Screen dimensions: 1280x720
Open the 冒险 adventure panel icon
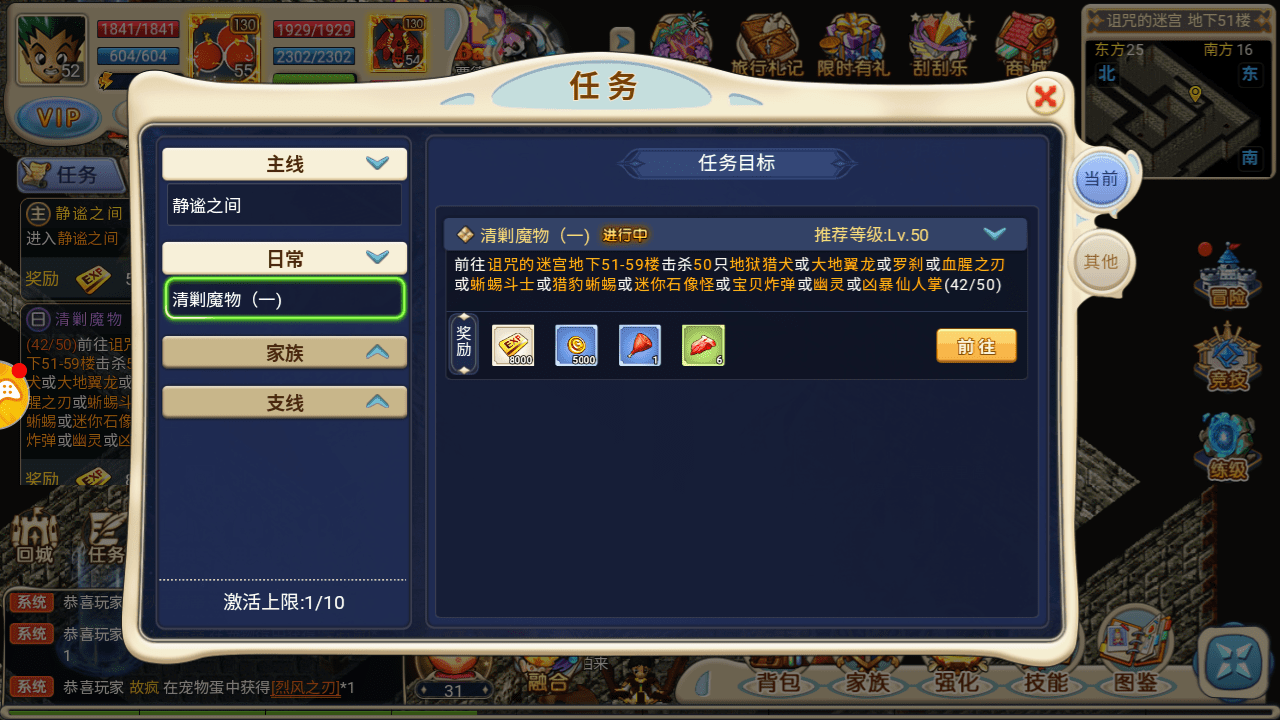pyautogui.click(x=1227, y=285)
